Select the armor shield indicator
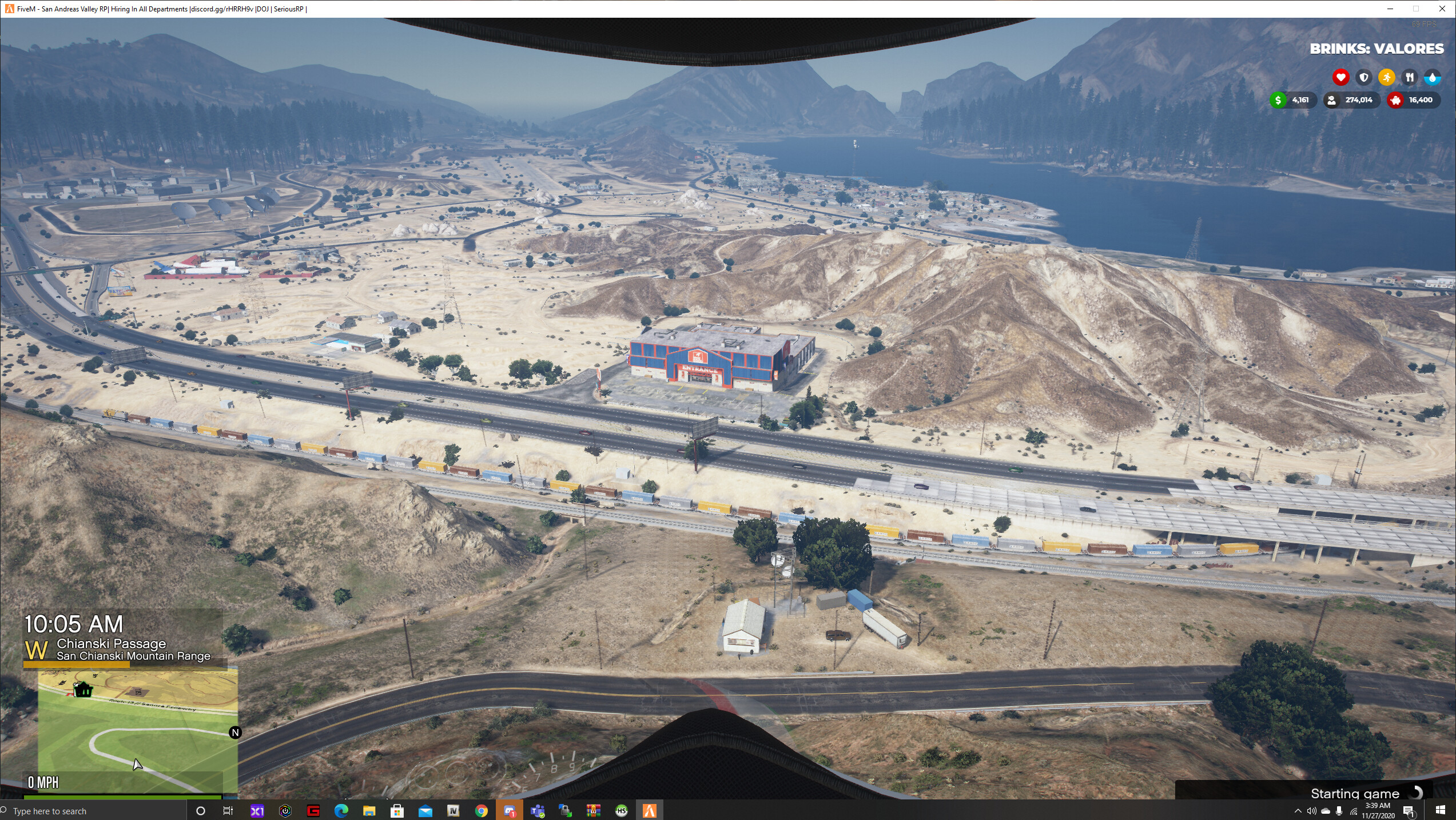Screen dimensions: 1456x820 (1364, 77)
